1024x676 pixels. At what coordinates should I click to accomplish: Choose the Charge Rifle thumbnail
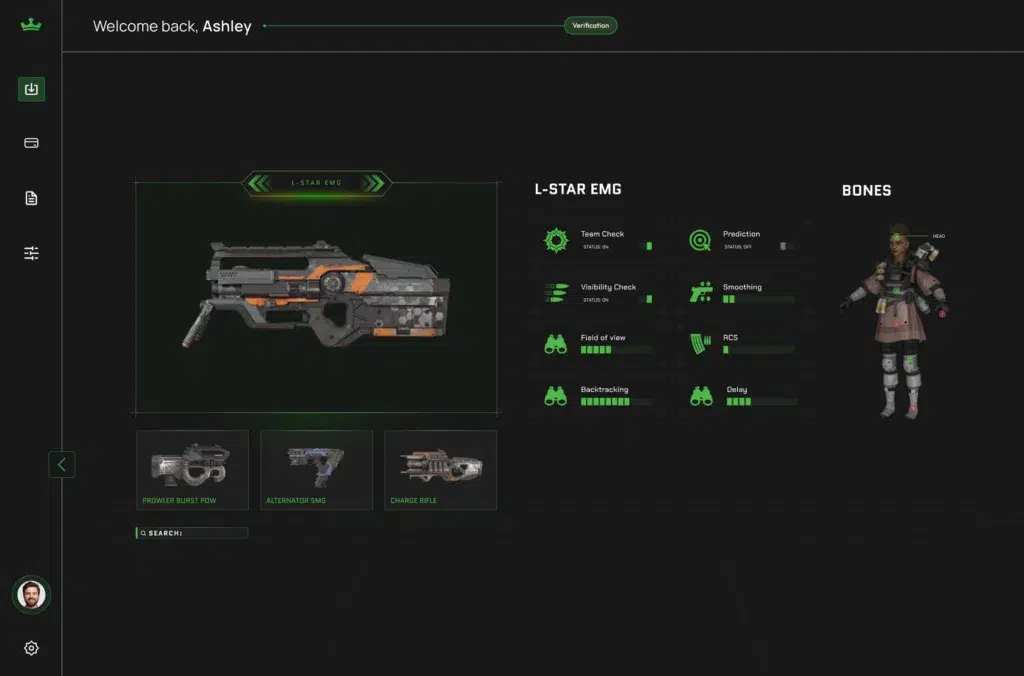(440, 470)
